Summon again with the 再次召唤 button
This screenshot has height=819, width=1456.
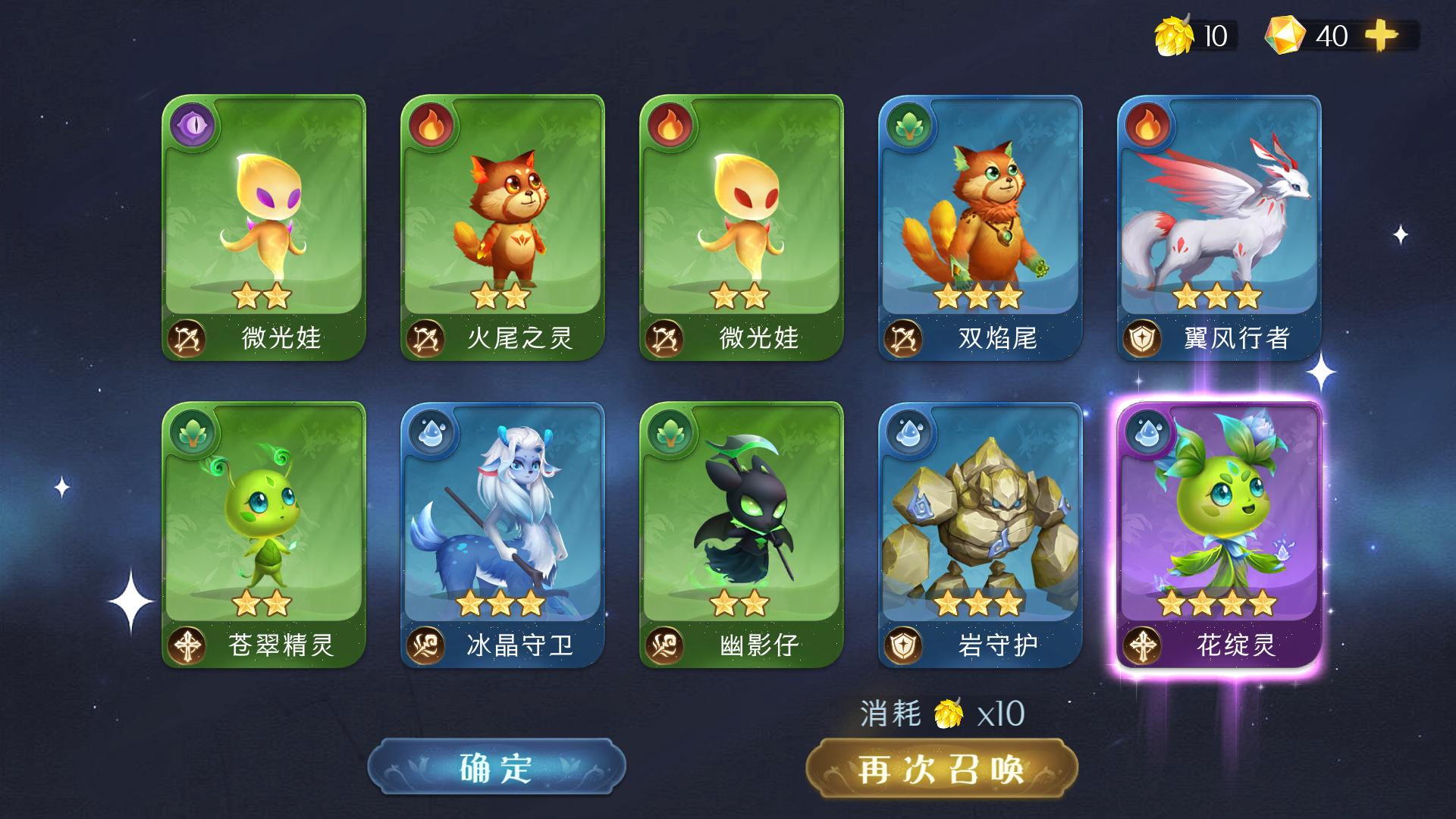(941, 769)
